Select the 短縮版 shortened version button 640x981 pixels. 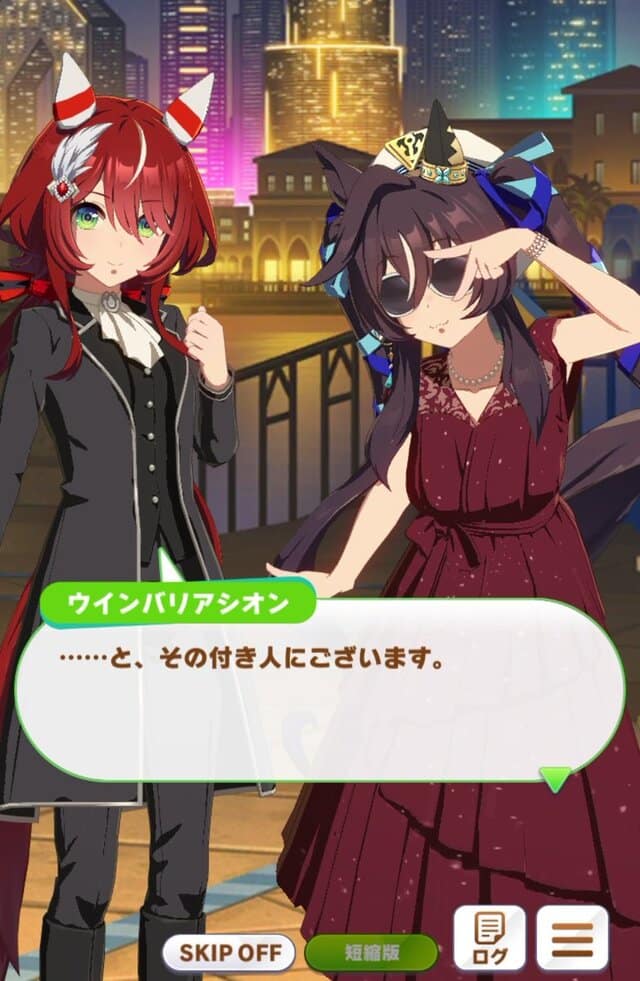[371, 952]
